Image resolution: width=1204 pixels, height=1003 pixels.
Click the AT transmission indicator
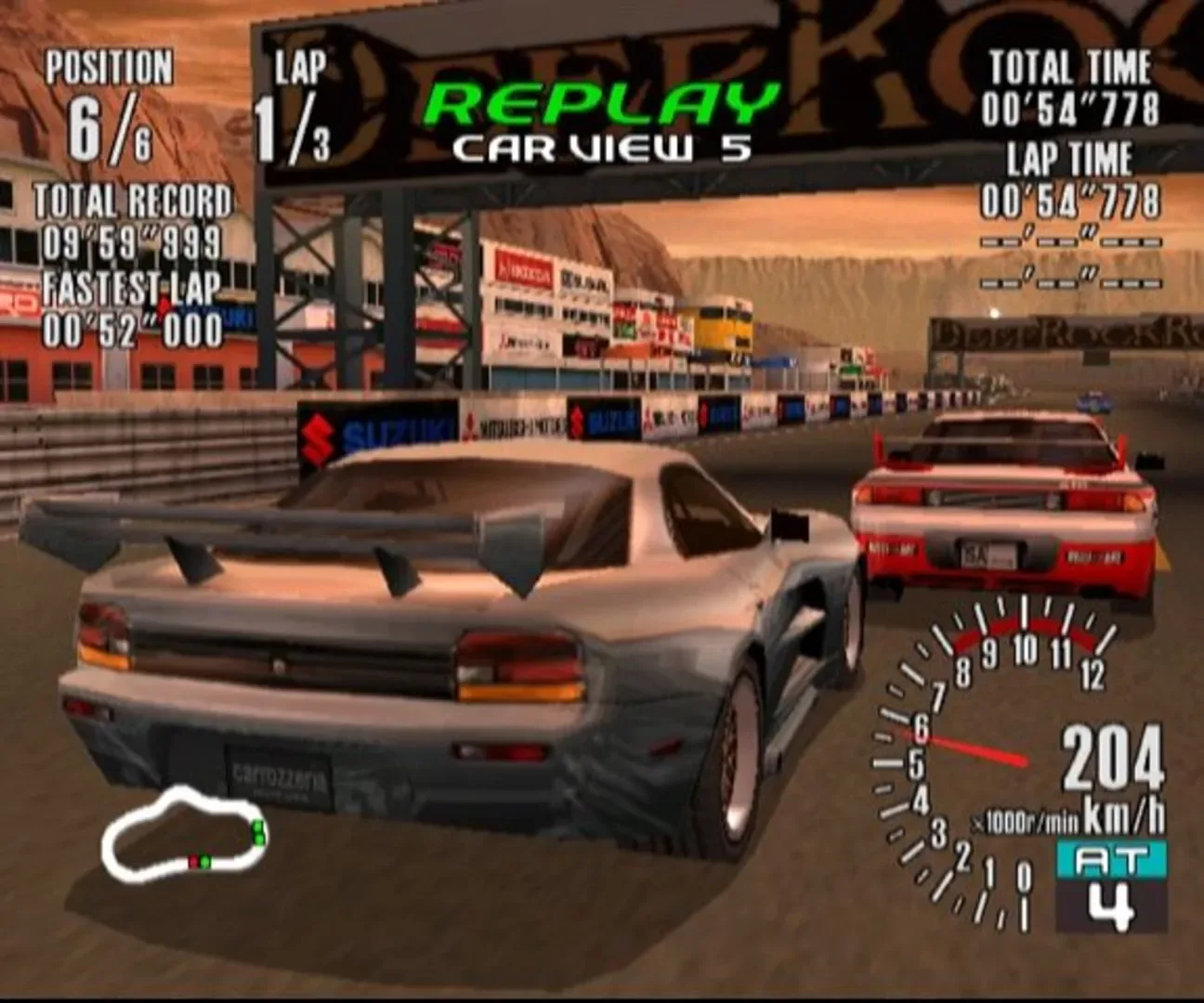pyautogui.click(x=1110, y=859)
